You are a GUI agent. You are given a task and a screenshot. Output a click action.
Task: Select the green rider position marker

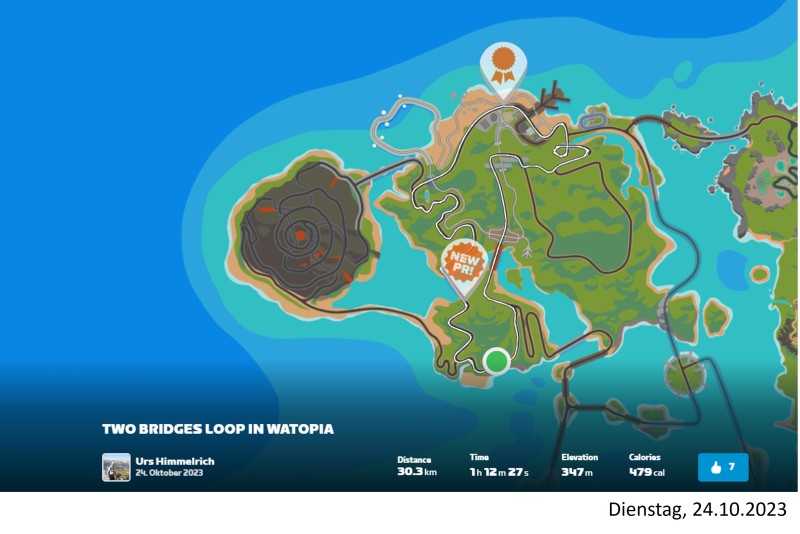pos(496,360)
